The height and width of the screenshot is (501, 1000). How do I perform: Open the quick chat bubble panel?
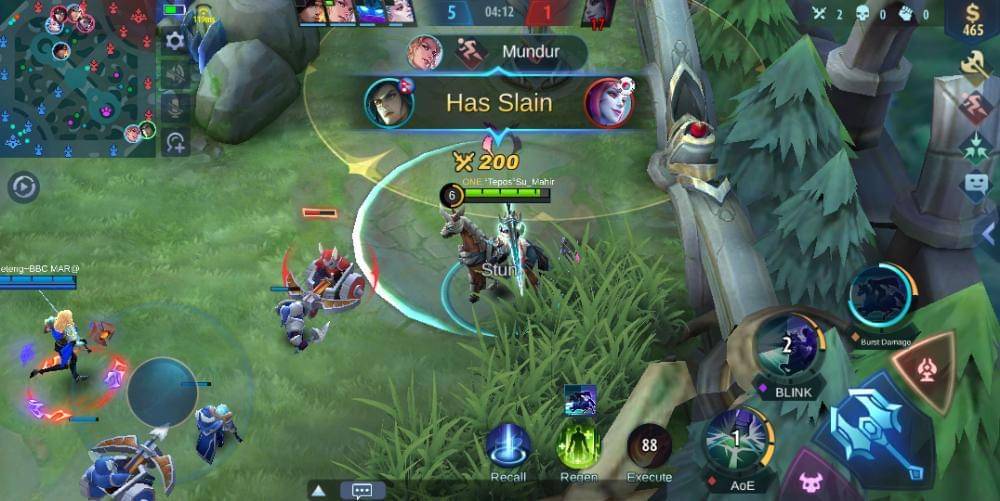(974, 187)
